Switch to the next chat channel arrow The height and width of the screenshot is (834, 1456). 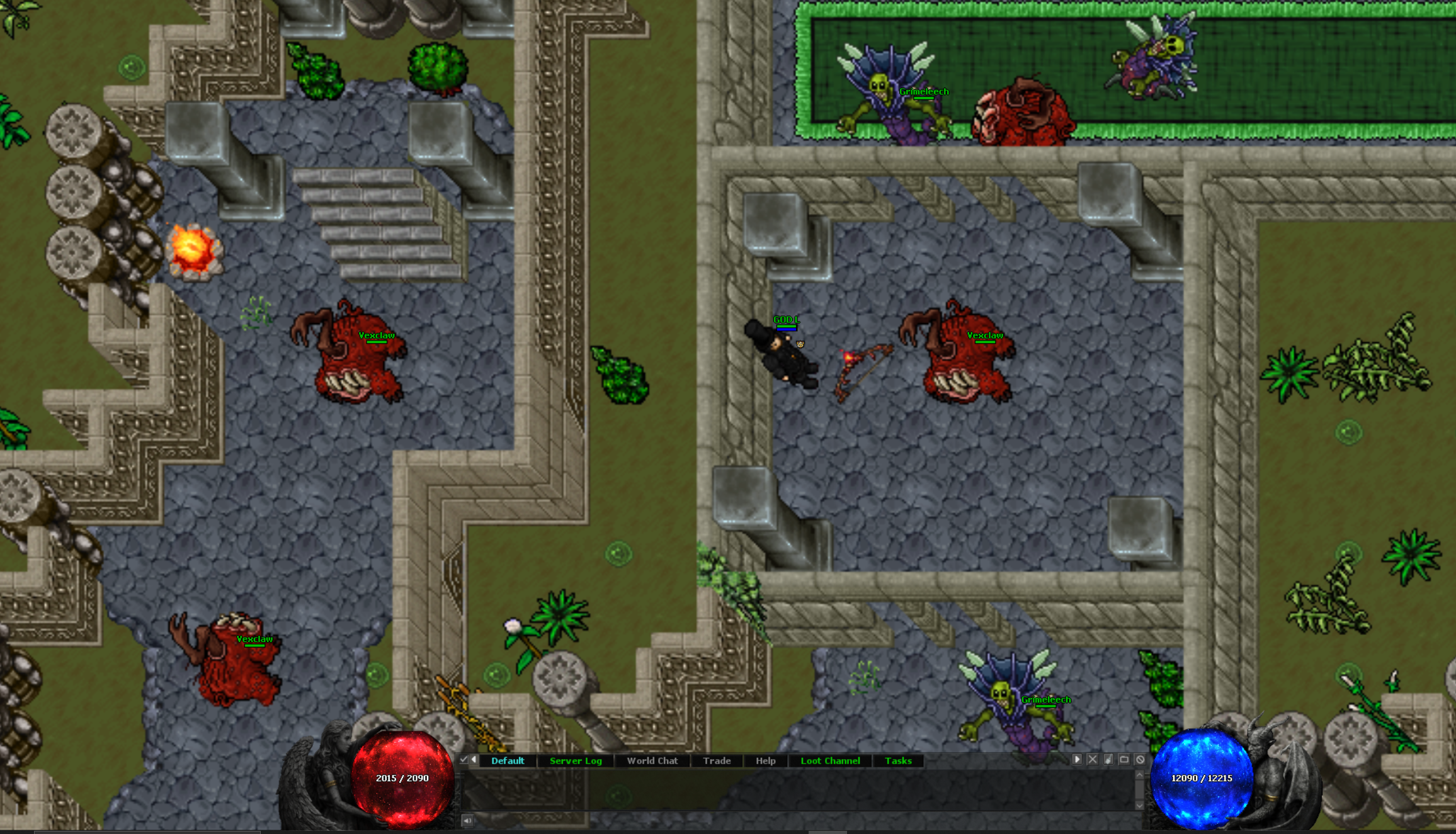(x=1077, y=758)
